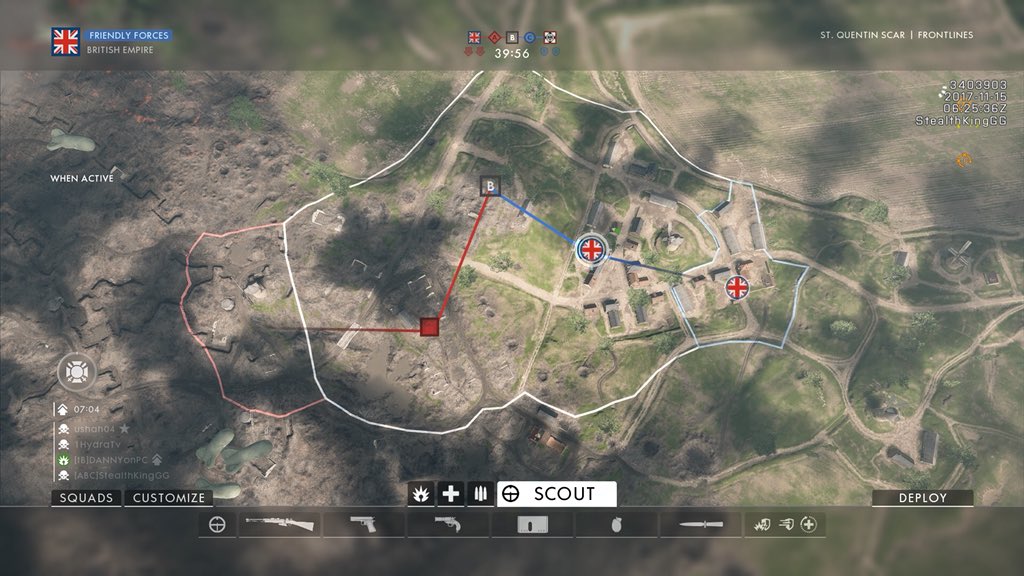This screenshot has height=576, width=1024.
Task: Switch to the Assault class
Action: tap(421, 494)
